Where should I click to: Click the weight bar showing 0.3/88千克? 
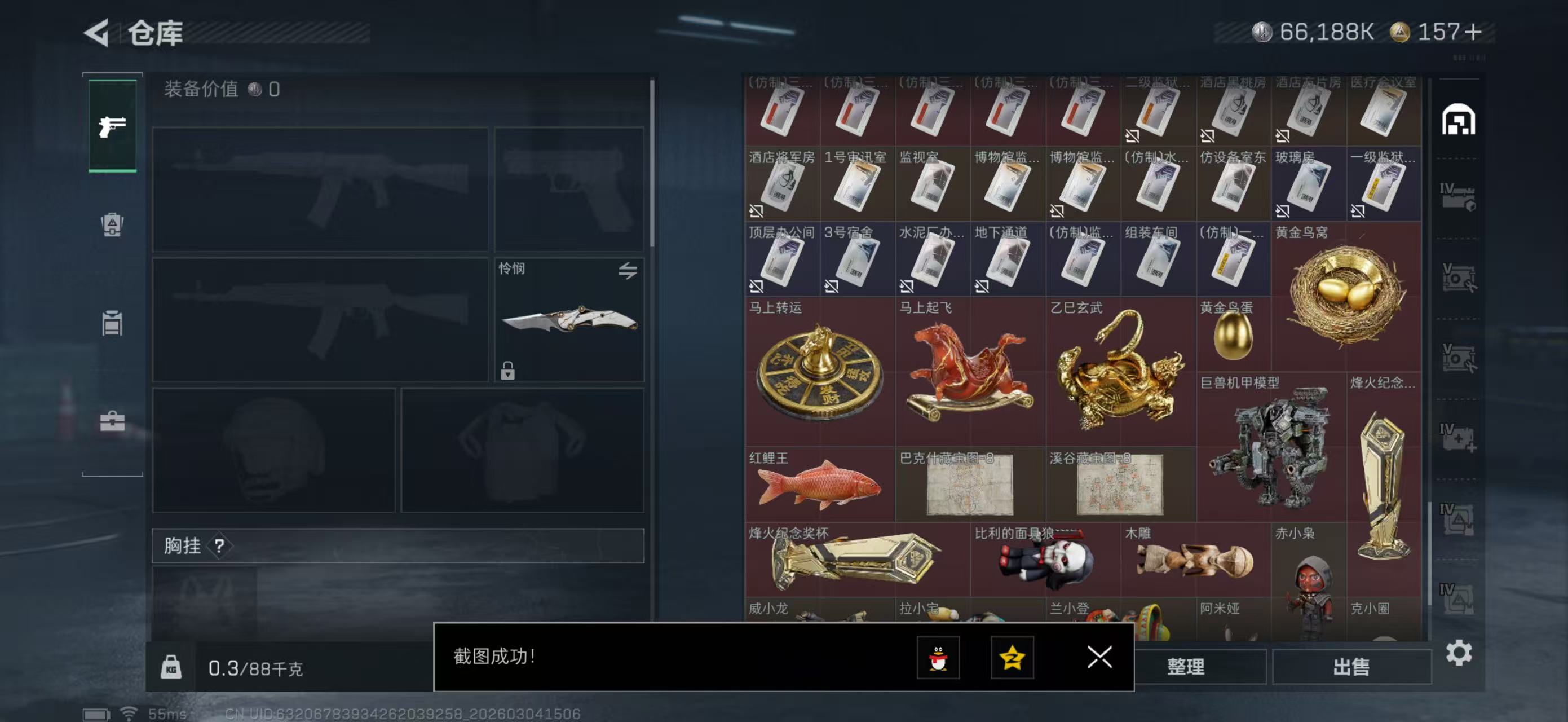tap(255, 668)
